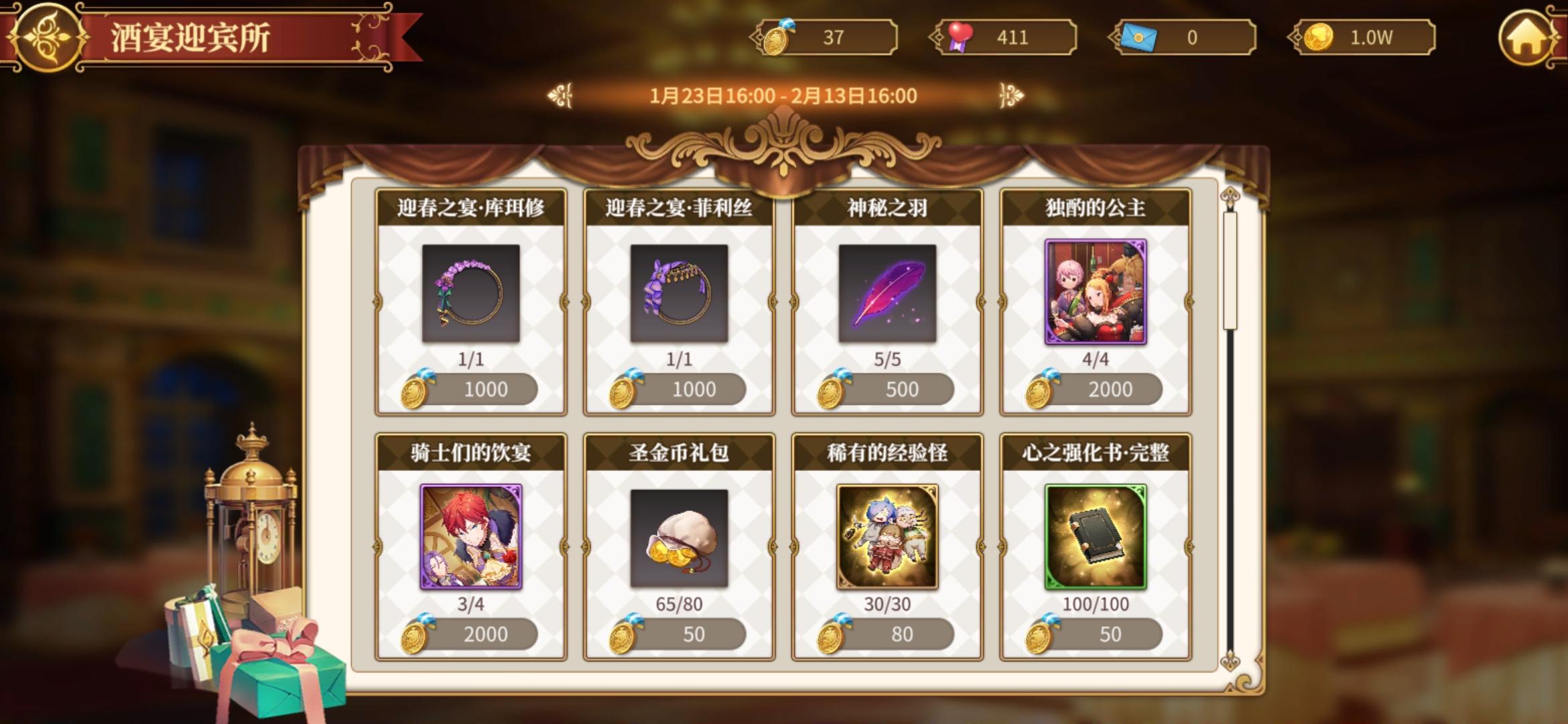Click the event date 1月23日16:00 - 2月13日16:00 text
The height and width of the screenshot is (724, 1568).
(783, 96)
